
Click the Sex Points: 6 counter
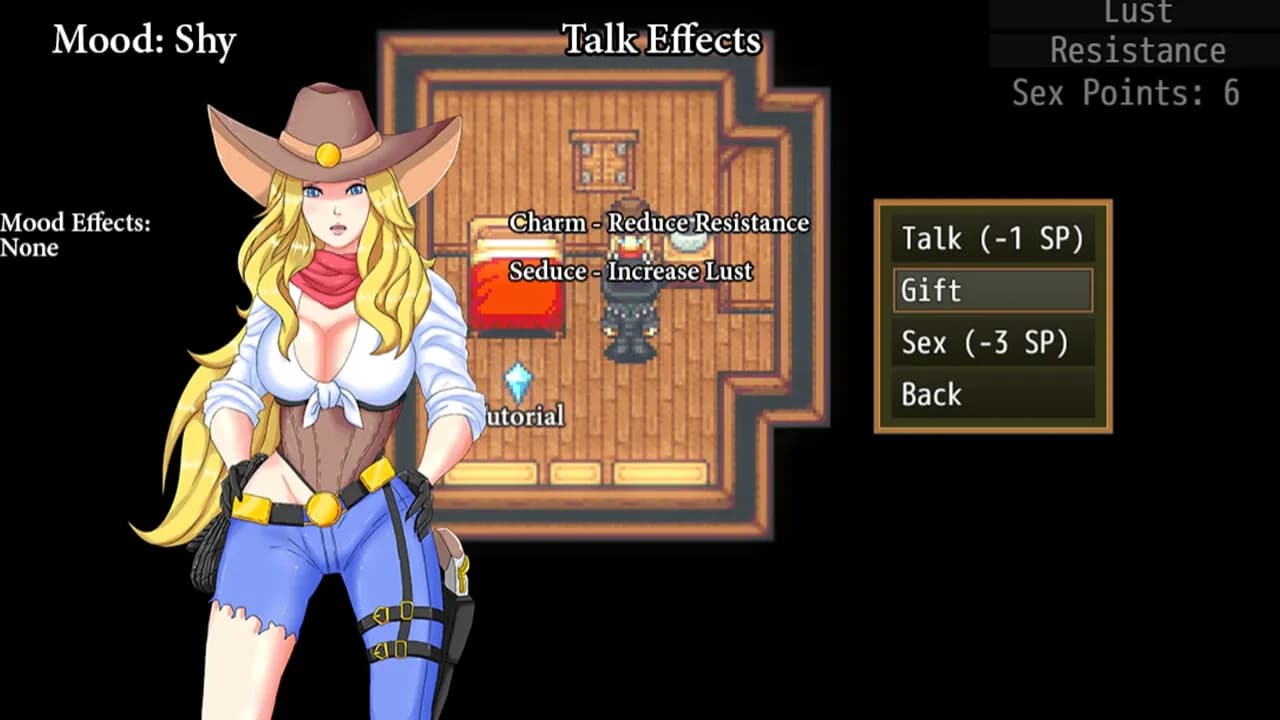(x=1124, y=93)
